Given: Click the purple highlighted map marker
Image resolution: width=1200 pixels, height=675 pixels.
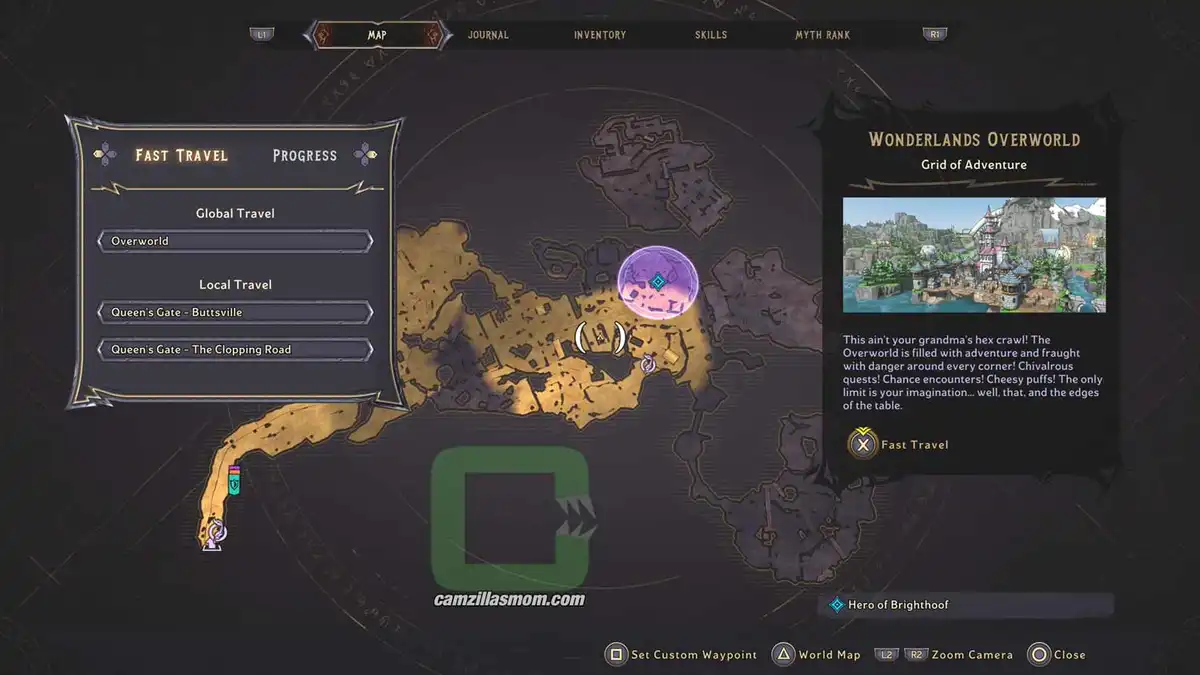Looking at the screenshot, I should pos(657,281).
